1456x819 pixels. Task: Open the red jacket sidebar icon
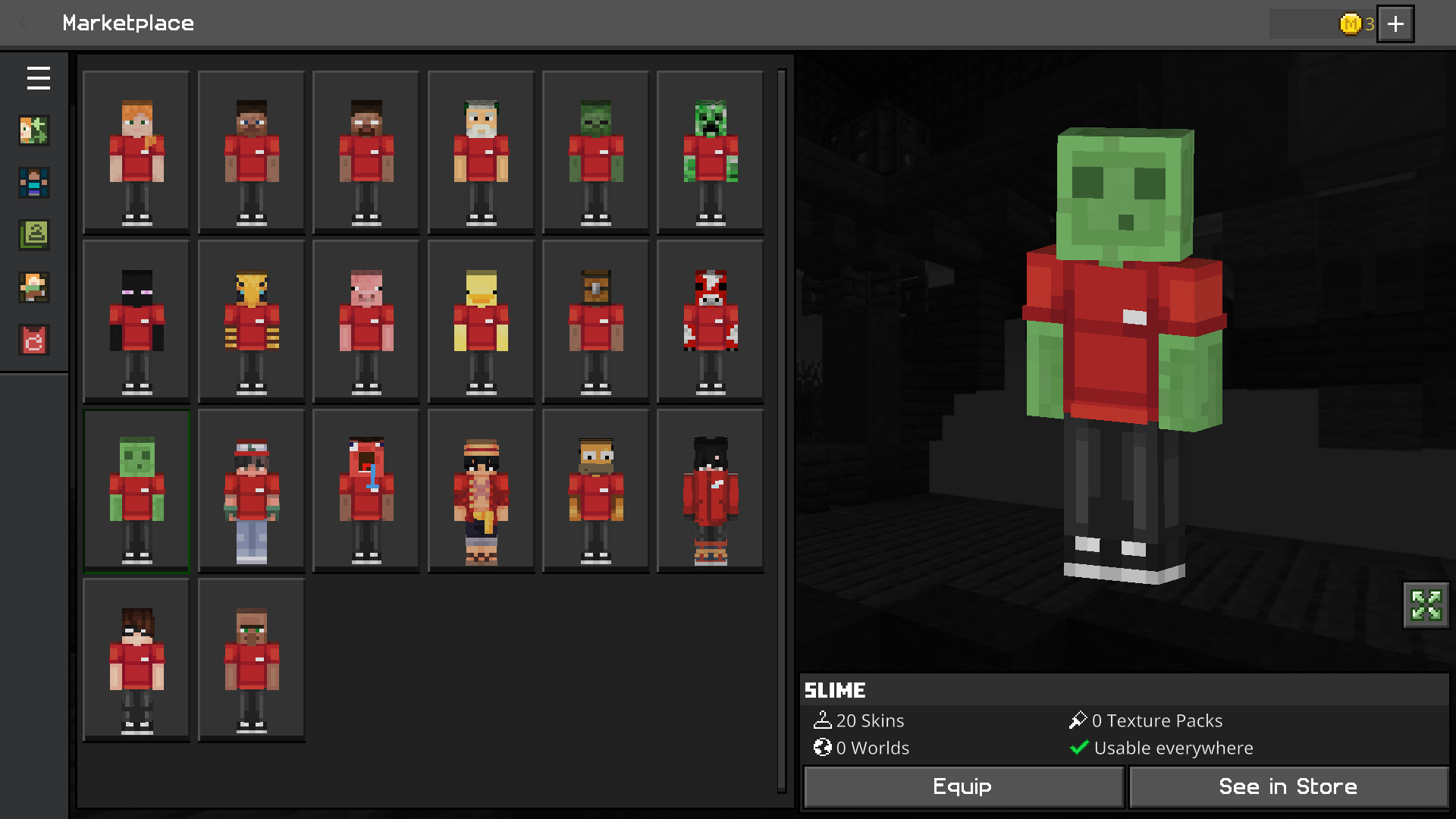click(x=33, y=340)
